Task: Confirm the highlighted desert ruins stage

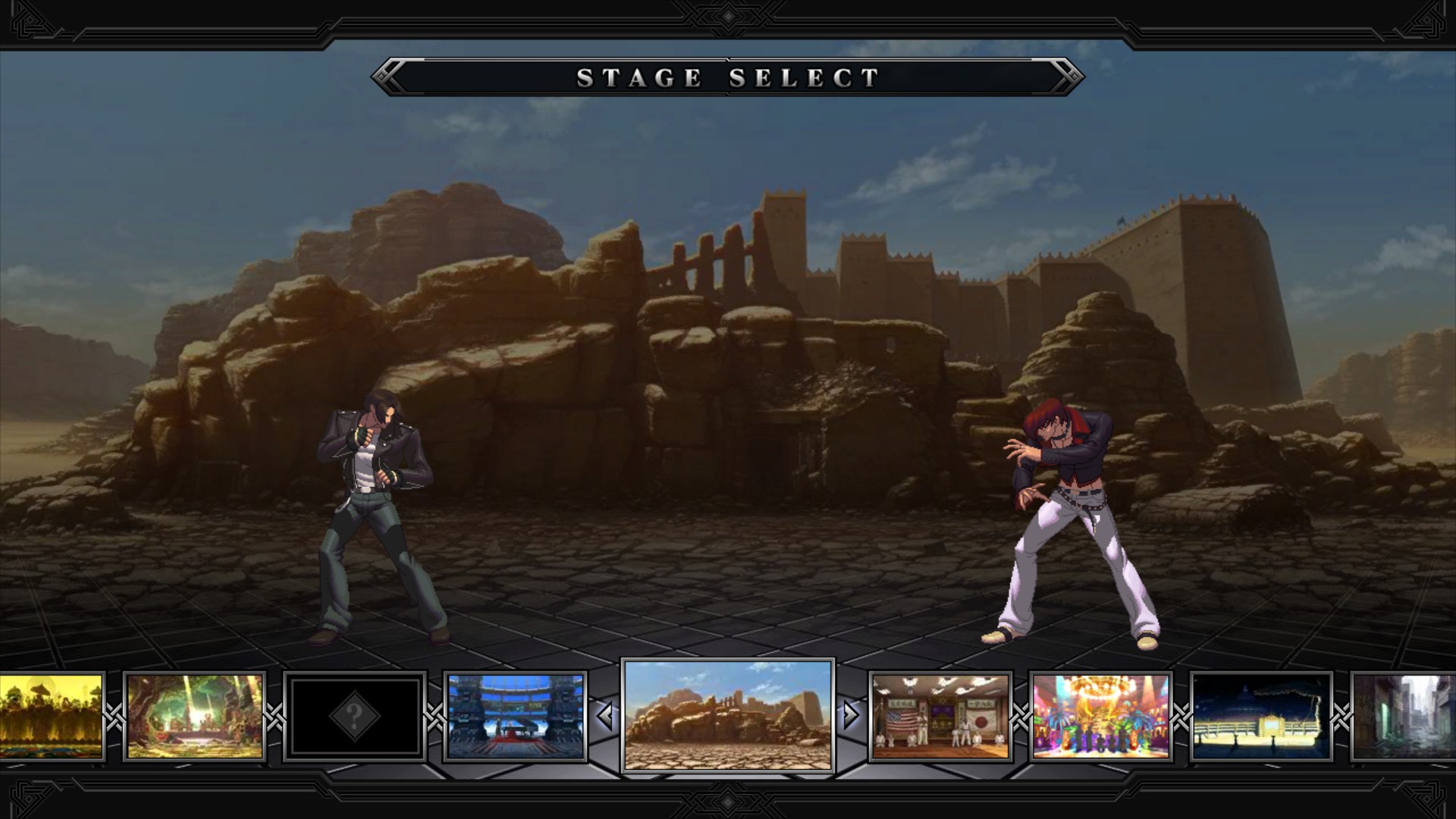Action: tap(727, 715)
